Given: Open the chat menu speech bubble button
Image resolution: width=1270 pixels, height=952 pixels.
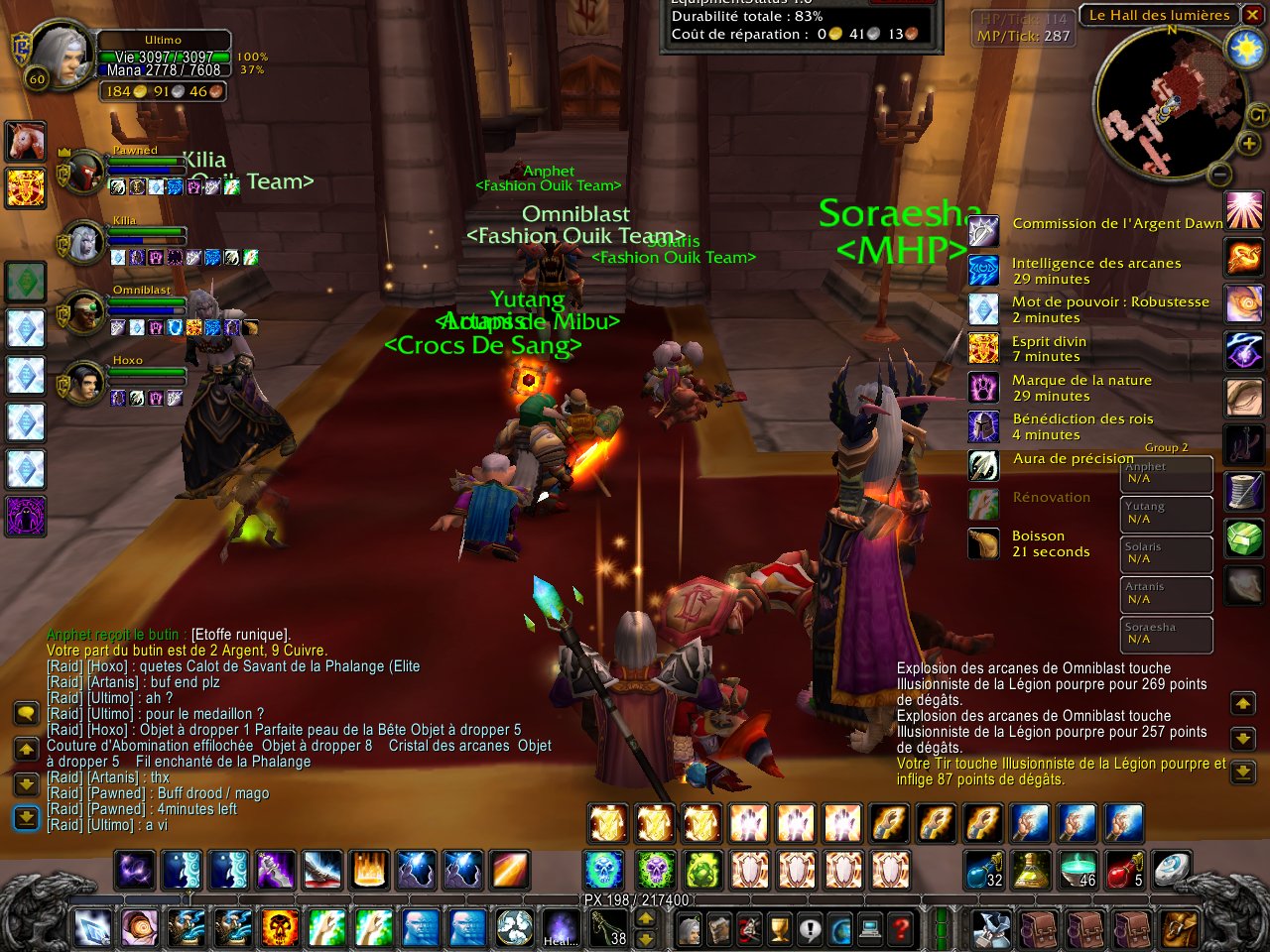Looking at the screenshot, I should (x=26, y=712).
